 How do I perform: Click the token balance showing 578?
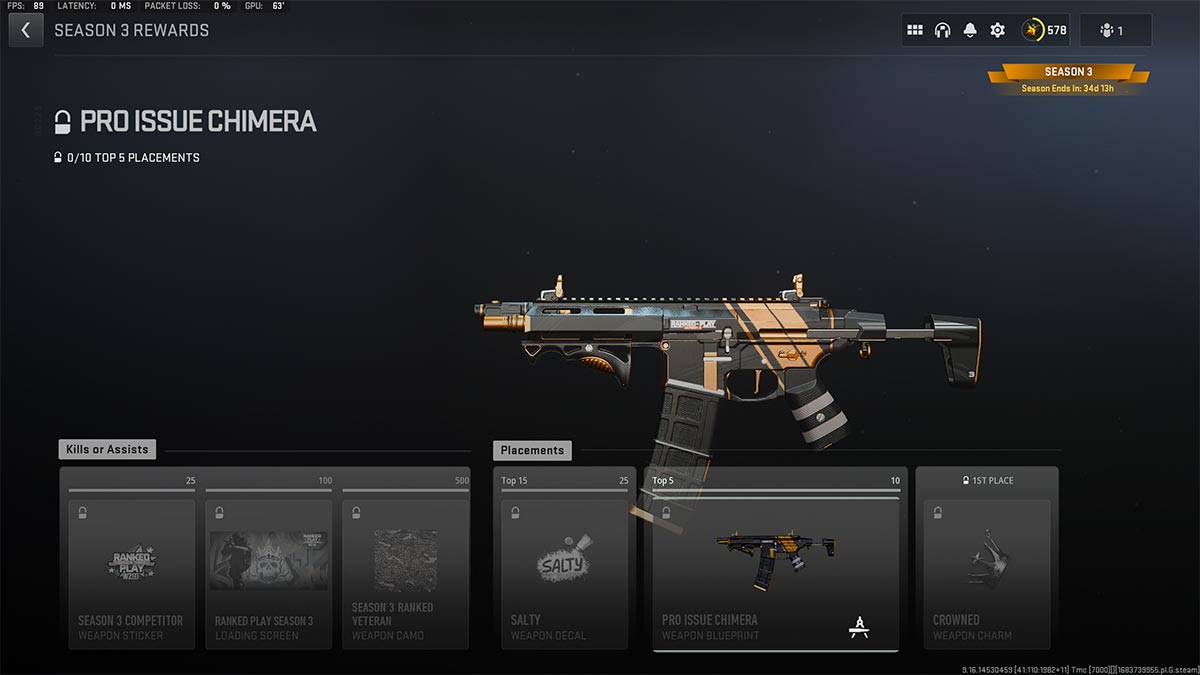click(1045, 30)
